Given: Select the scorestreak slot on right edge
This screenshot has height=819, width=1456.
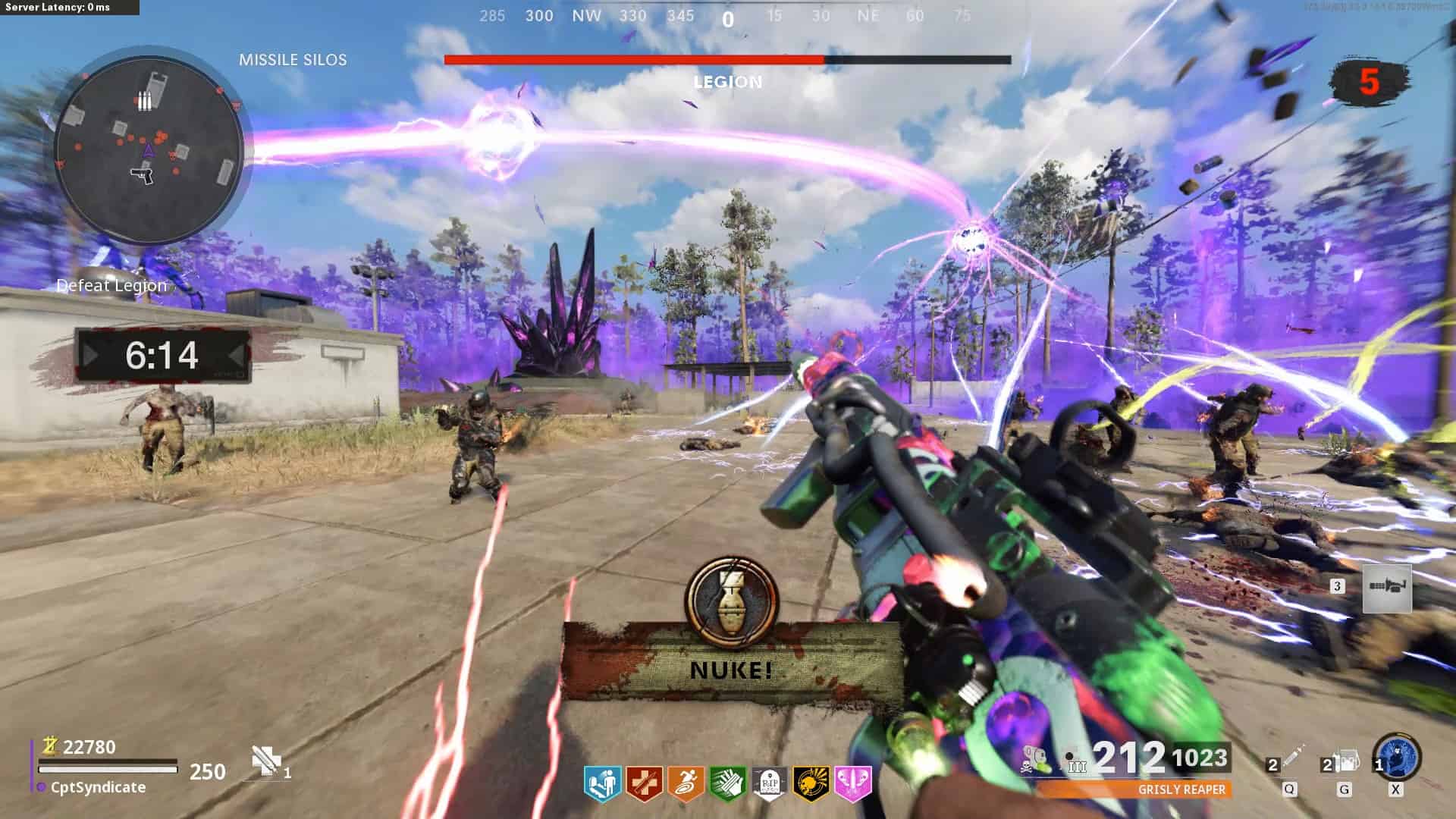Looking at the screenshot, I should (1387, 588).
